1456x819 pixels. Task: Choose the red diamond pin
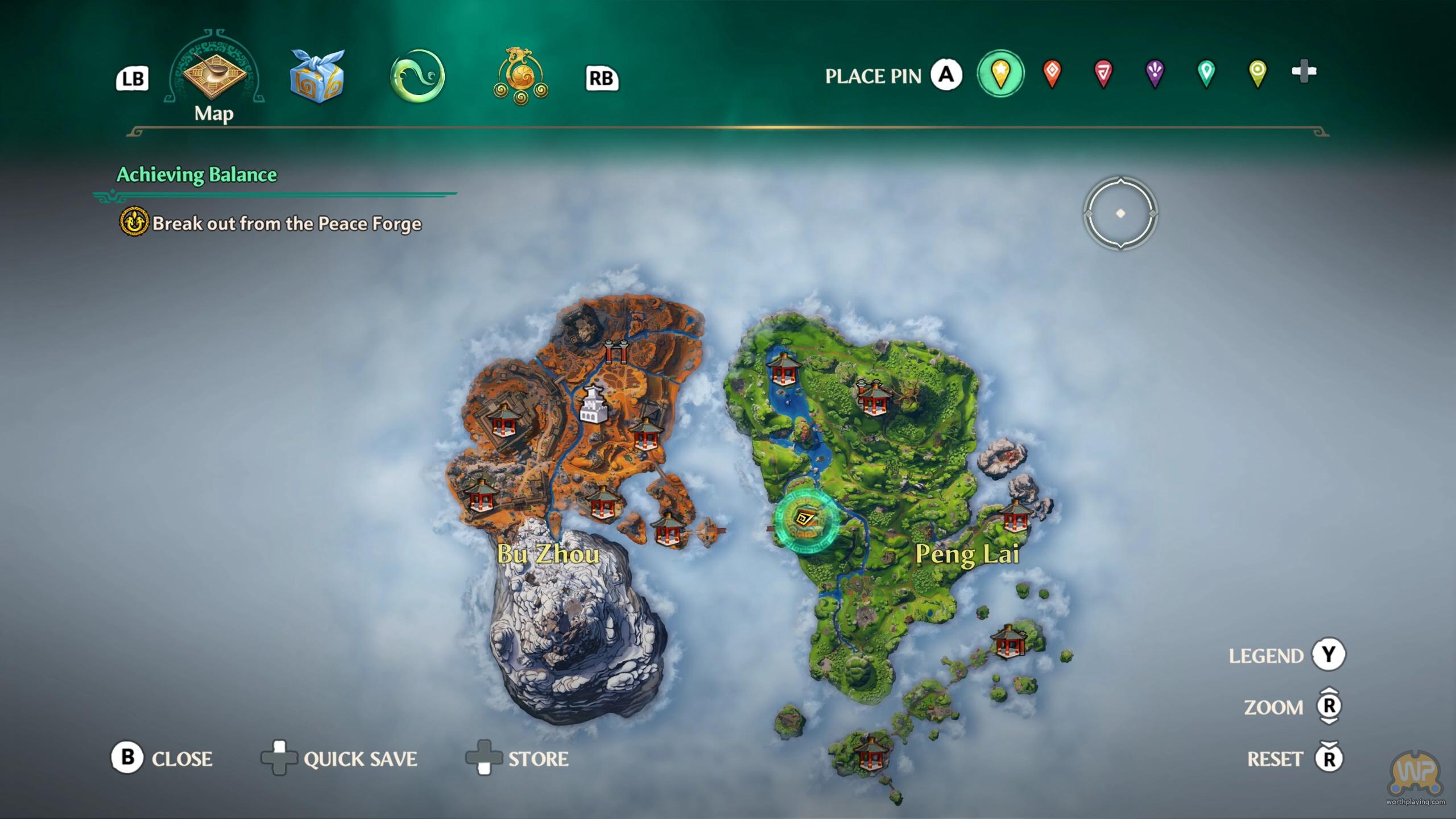pyautogui.click(x=1052, y=73)
